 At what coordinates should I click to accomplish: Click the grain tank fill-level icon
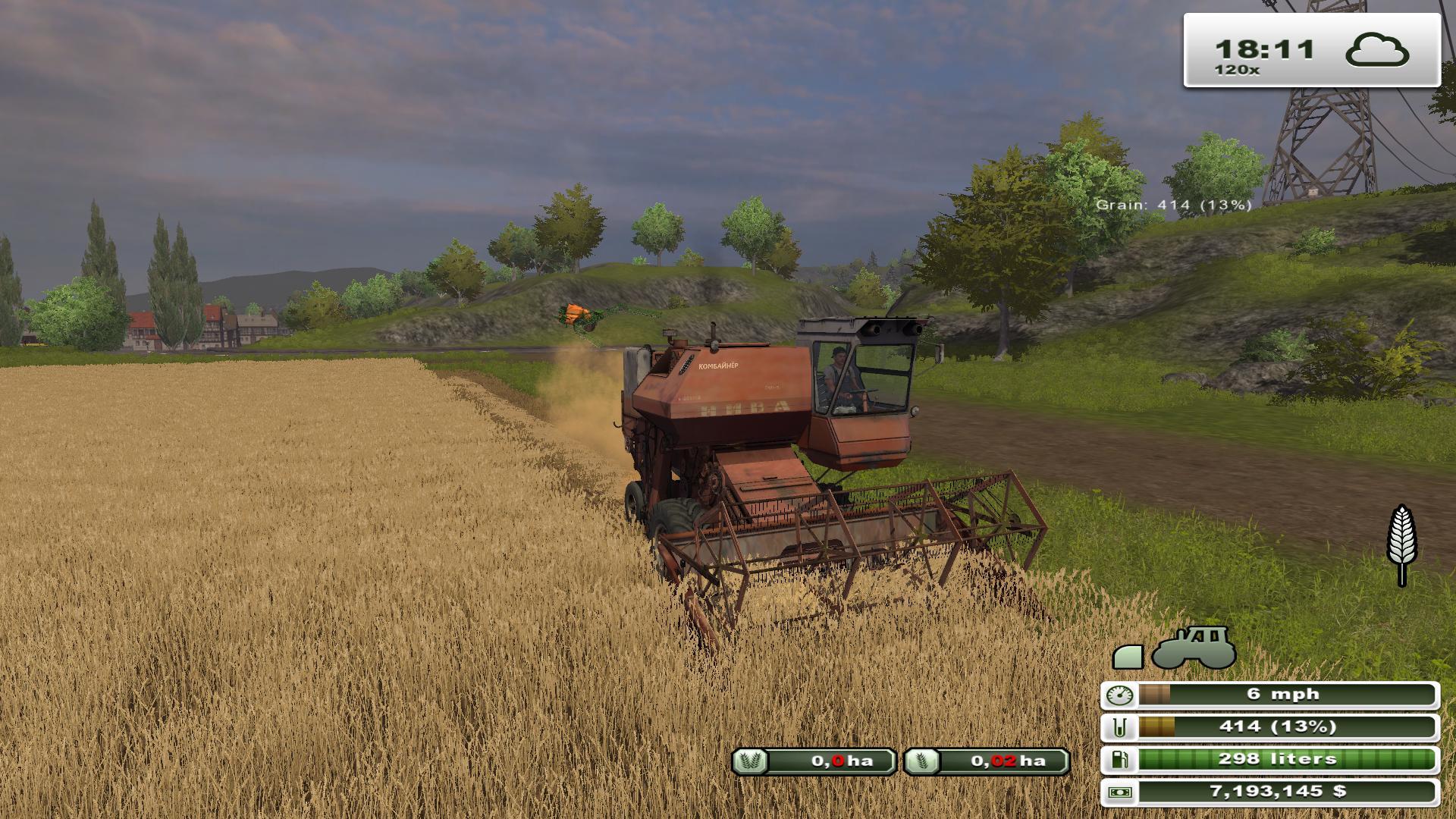[1120, 727]
